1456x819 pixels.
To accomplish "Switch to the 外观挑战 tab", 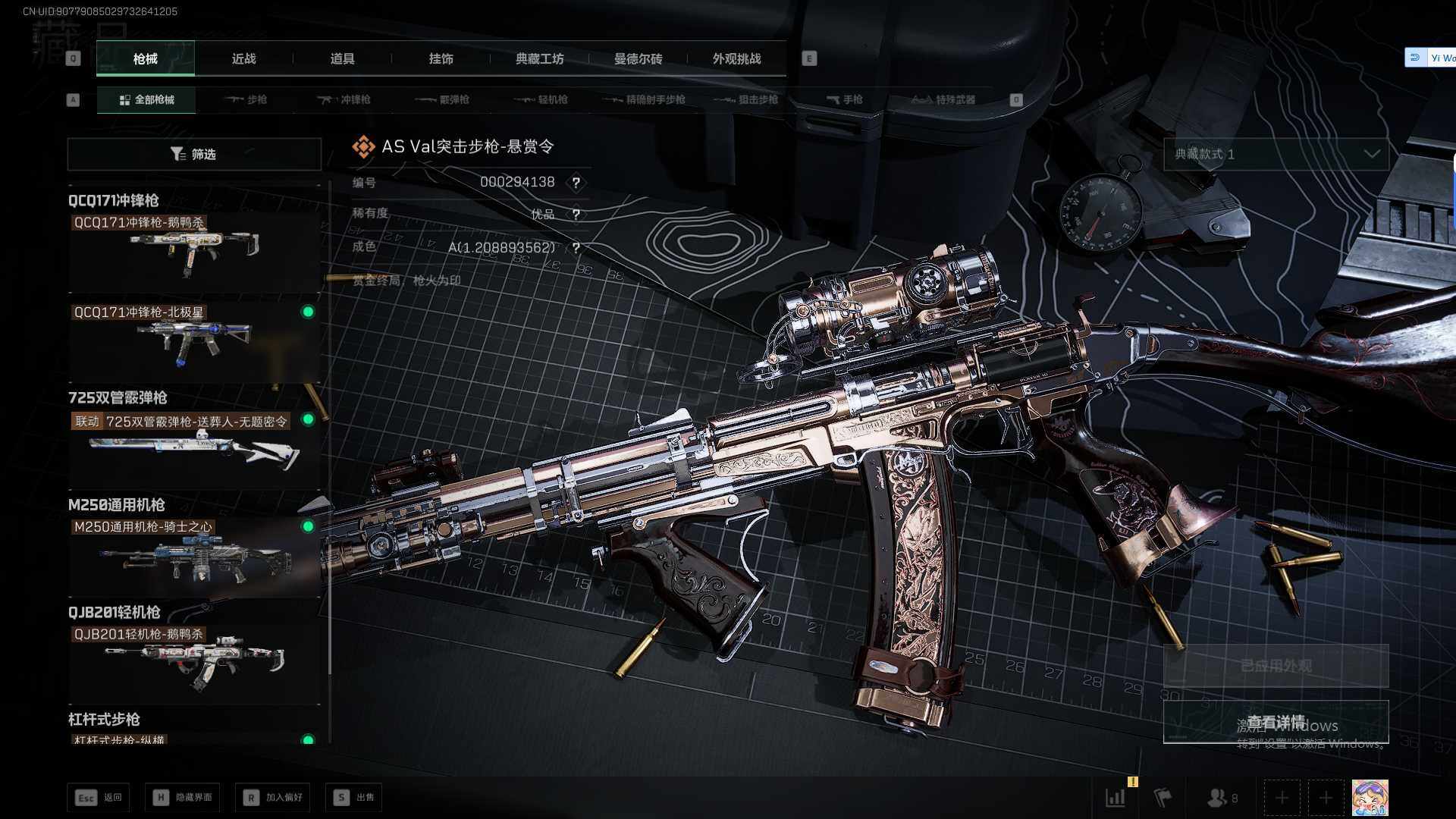I will pos(736,58).
